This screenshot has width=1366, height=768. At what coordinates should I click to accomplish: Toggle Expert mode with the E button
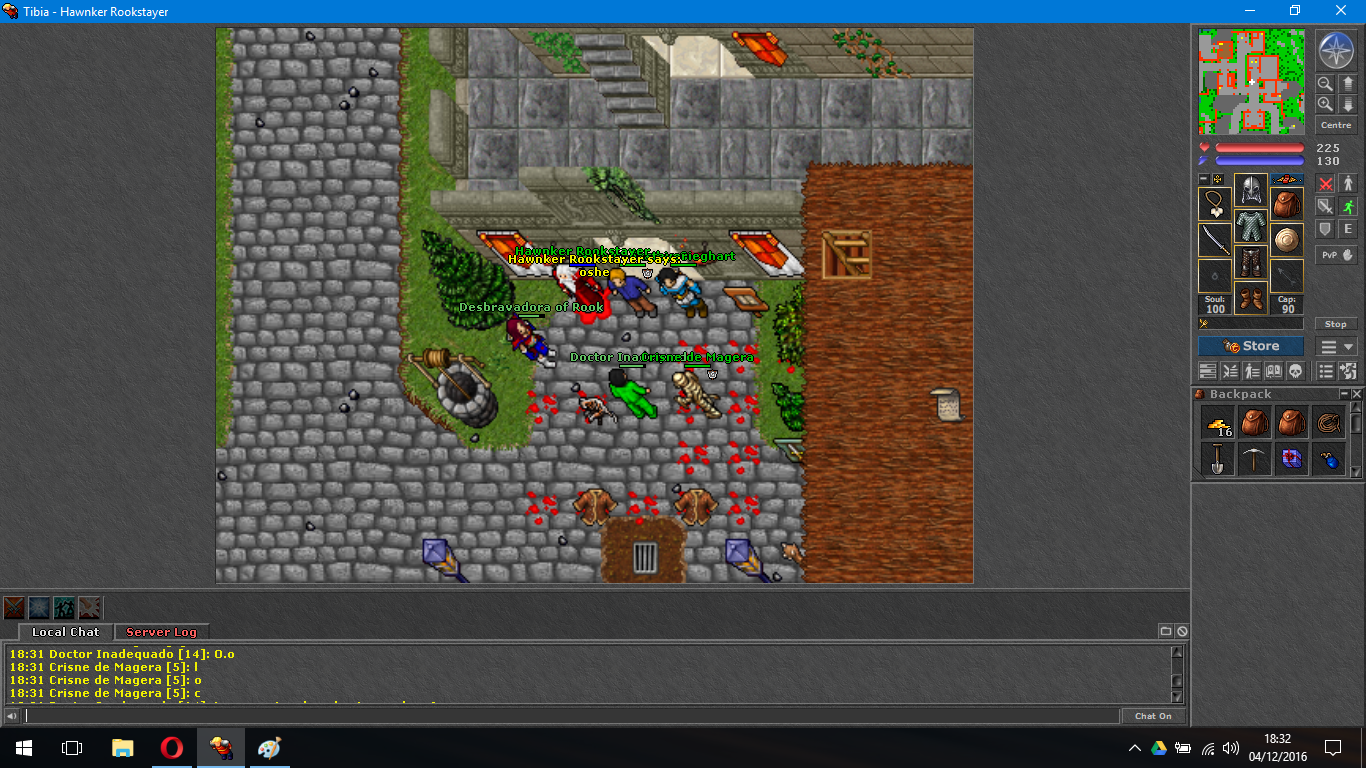(1348, 229)
